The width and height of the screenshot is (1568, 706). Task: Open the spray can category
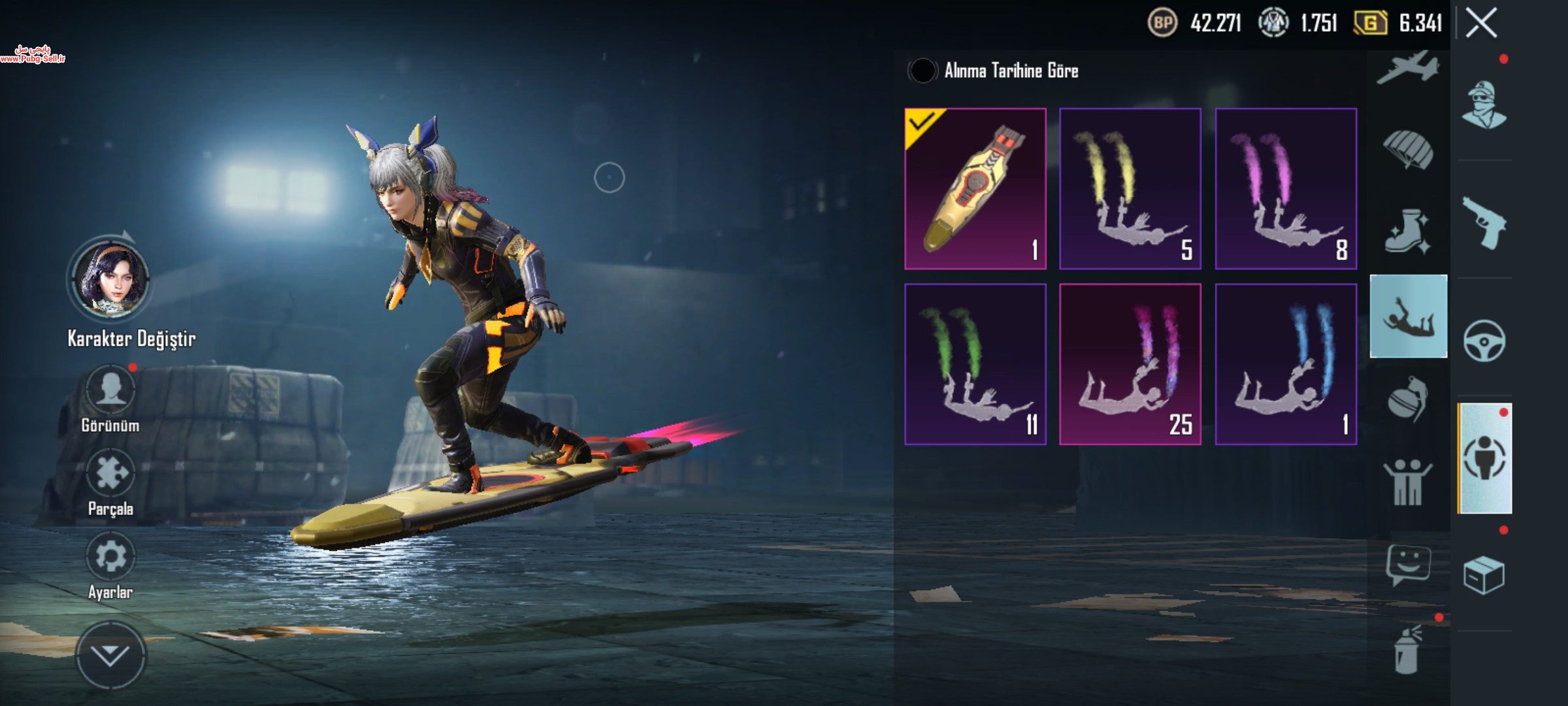click(1408, 649)
